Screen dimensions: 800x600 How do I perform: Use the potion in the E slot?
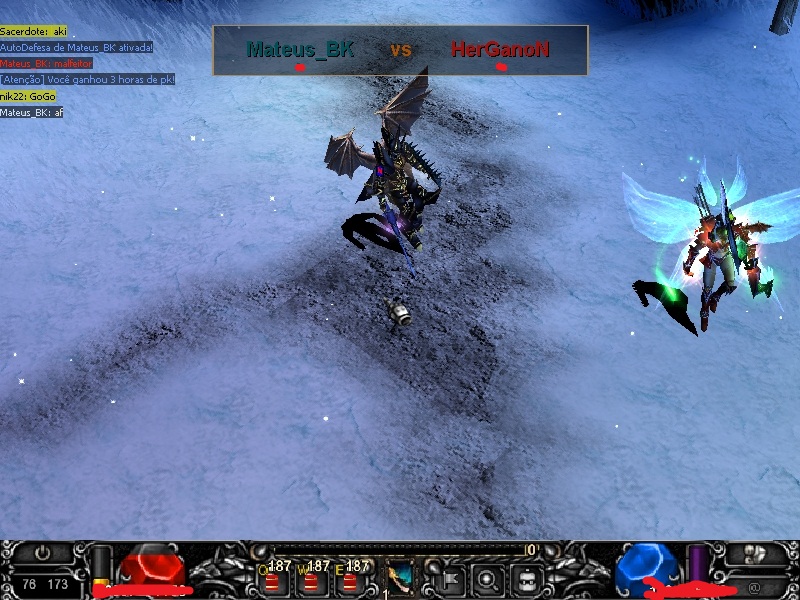(350, 579)
